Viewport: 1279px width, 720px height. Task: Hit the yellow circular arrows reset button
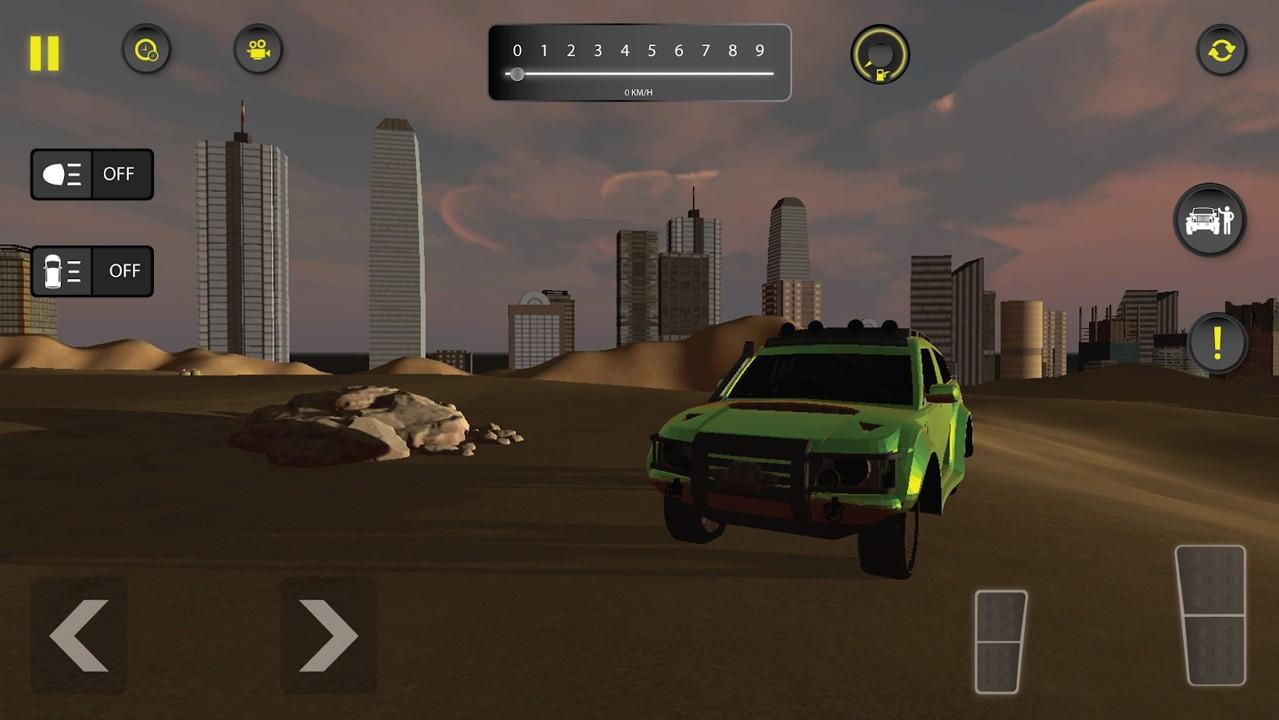click(x=1222, y=50)
